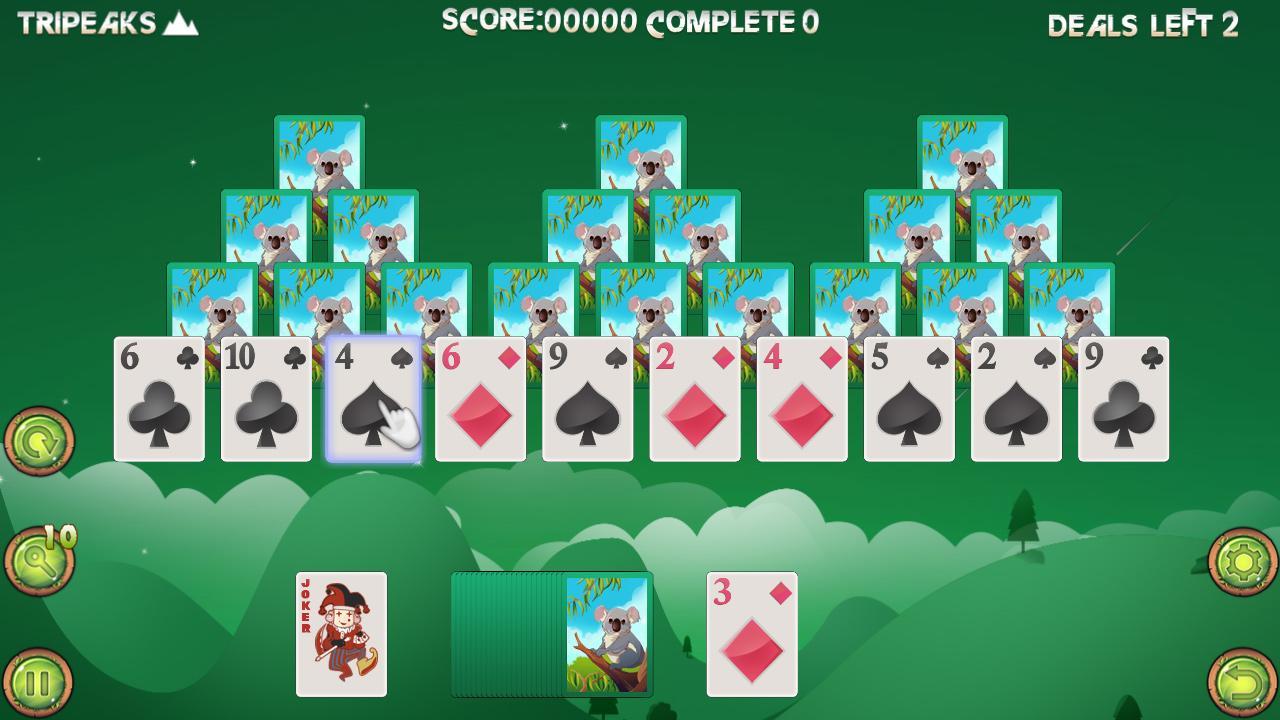The image size is (1280, 720).
Task: Select the 2 of diamonds
Action: click(x=694, y=400)
